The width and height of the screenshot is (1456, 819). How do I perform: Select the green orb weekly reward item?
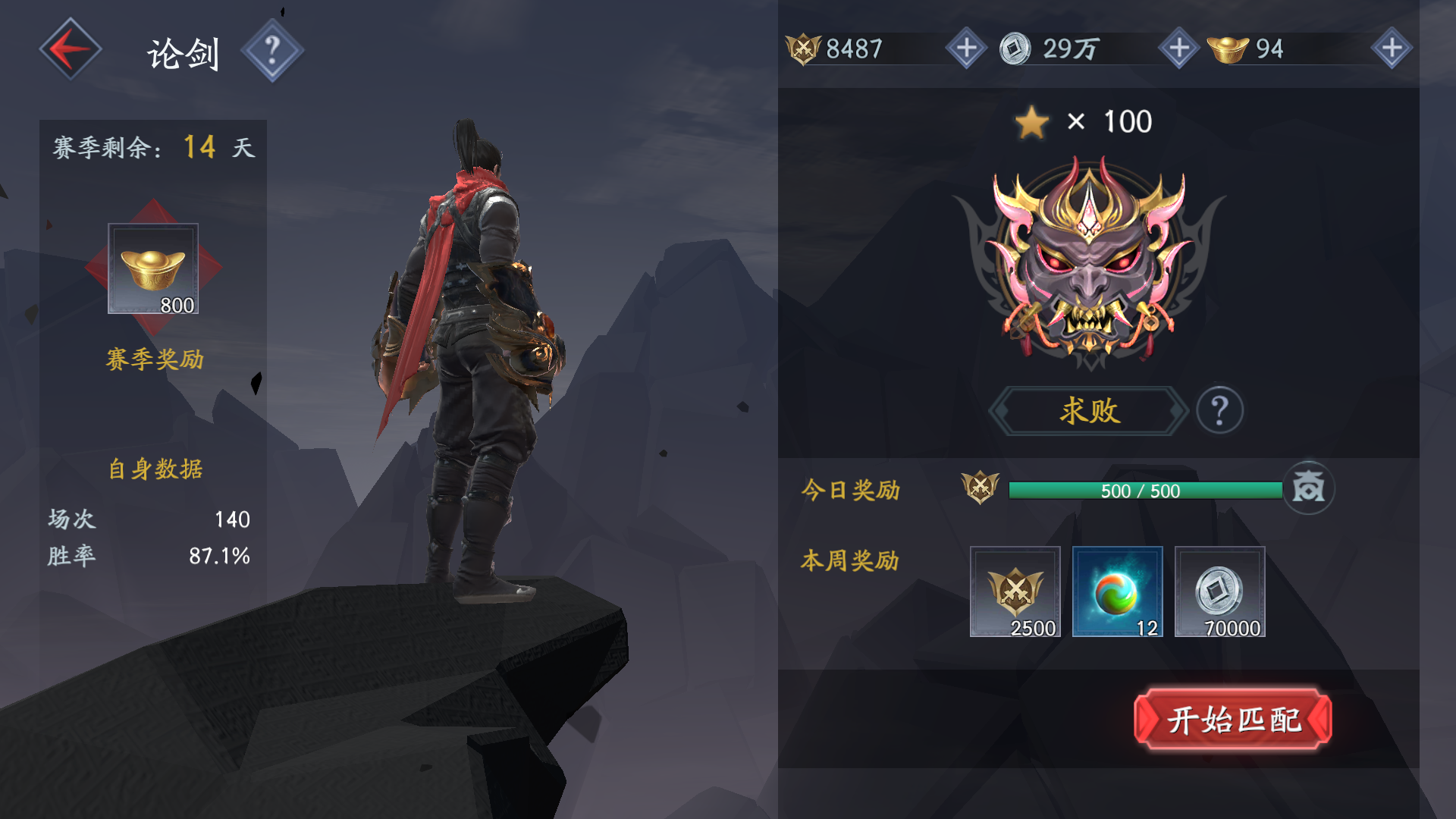(1117, 591)
